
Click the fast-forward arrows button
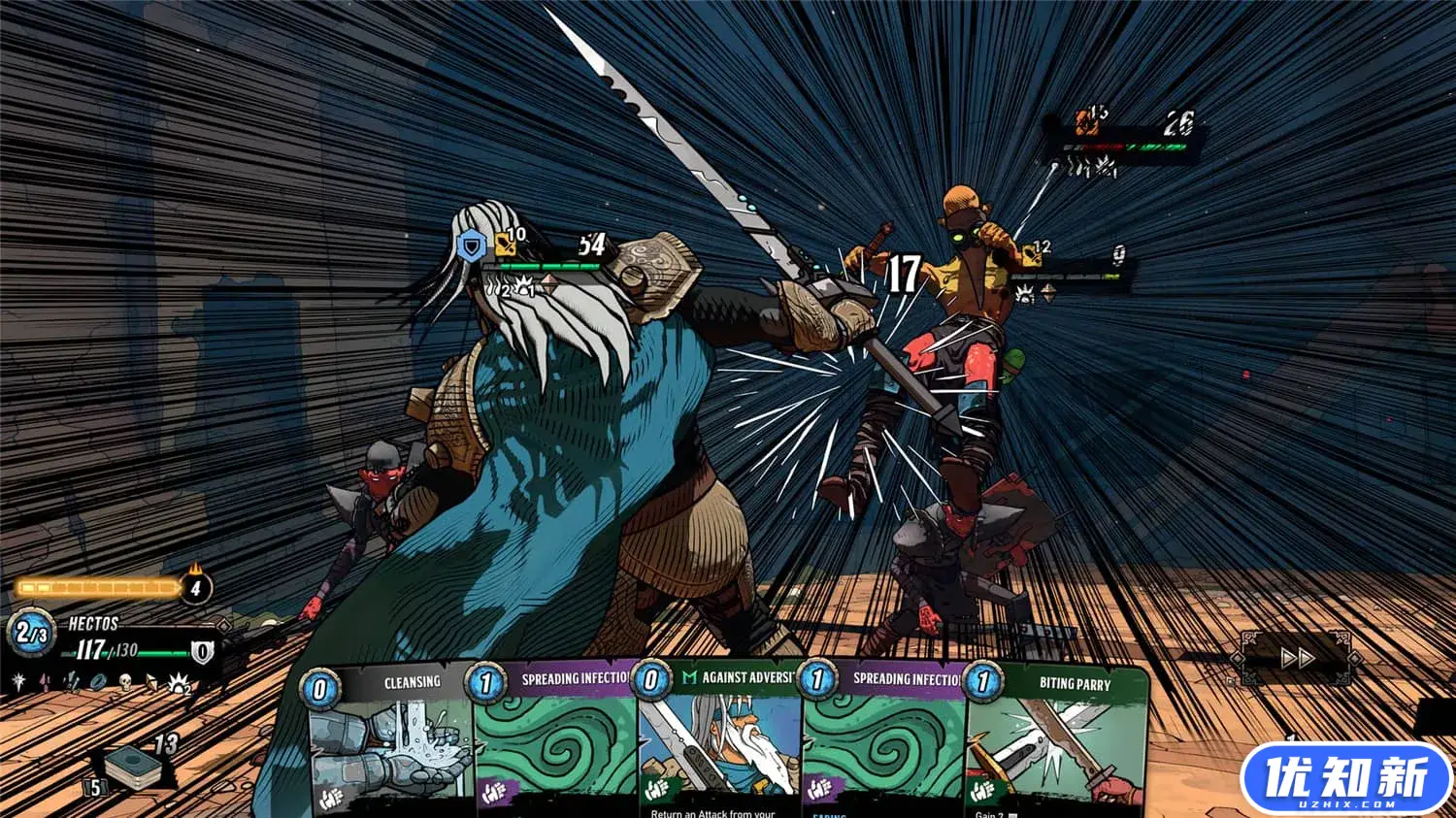point(1296,659)
